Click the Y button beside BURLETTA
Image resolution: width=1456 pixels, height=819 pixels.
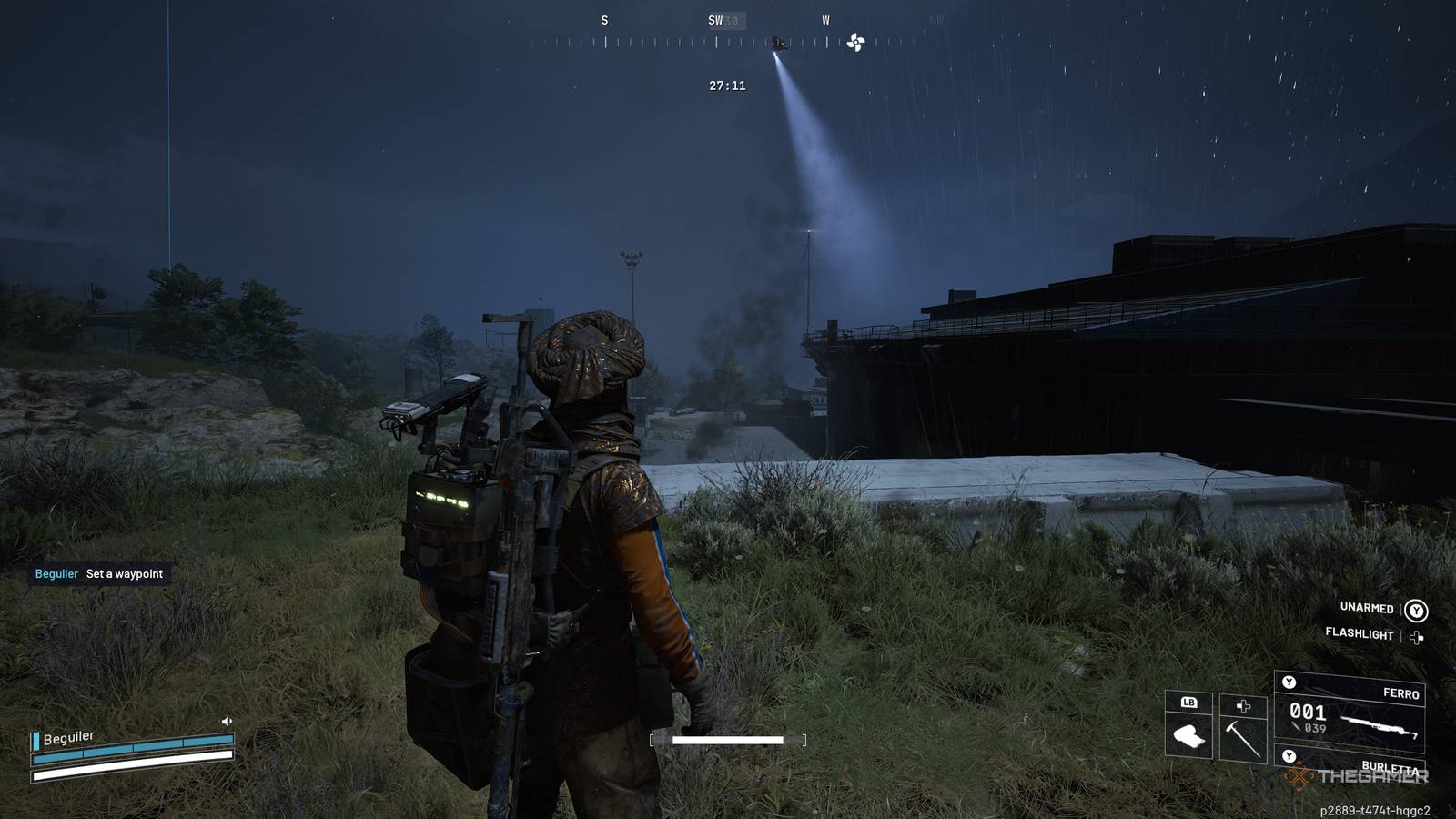click(1289, 756)
